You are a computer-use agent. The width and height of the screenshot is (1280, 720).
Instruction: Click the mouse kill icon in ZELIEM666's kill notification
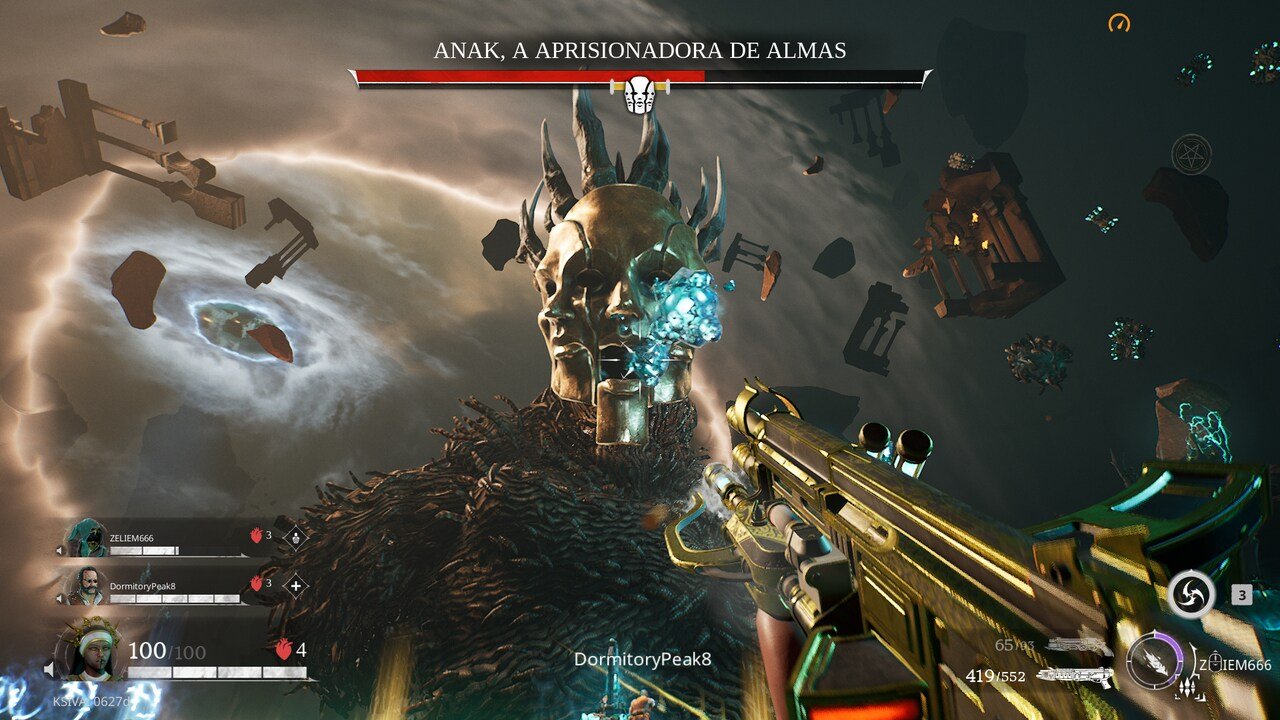[1215, 661]
